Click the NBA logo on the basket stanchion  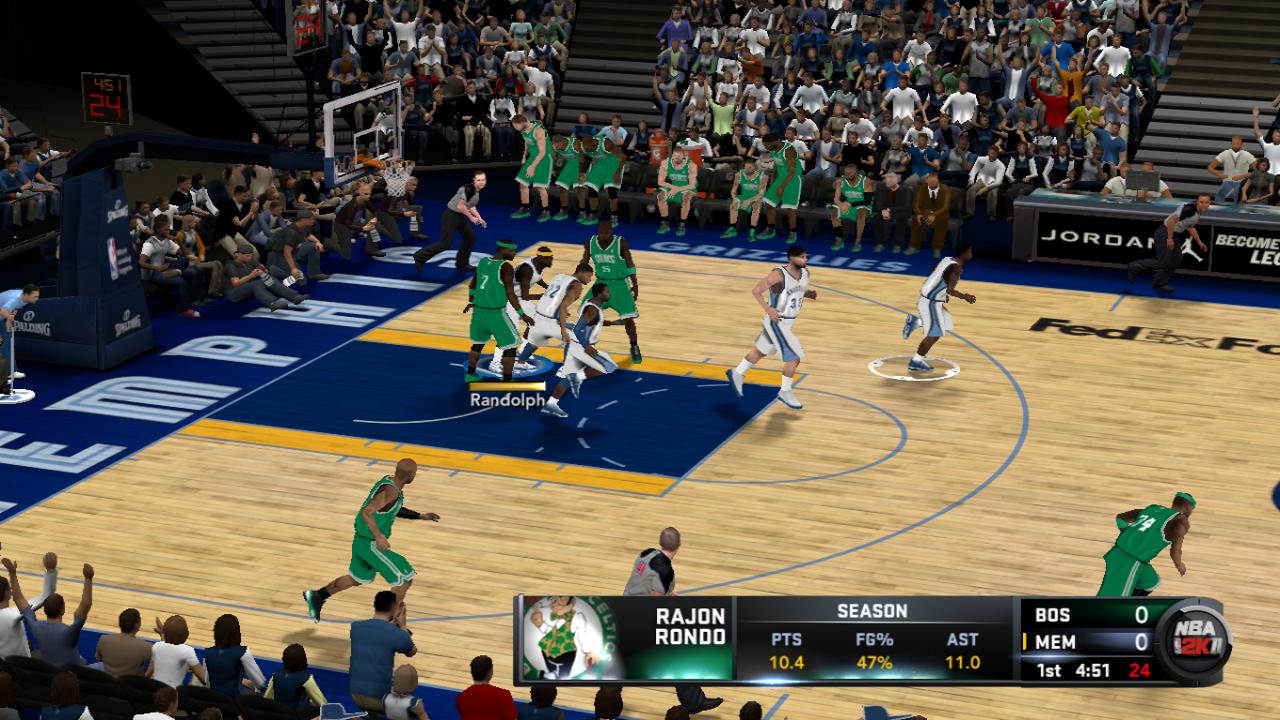click(112, 258)
